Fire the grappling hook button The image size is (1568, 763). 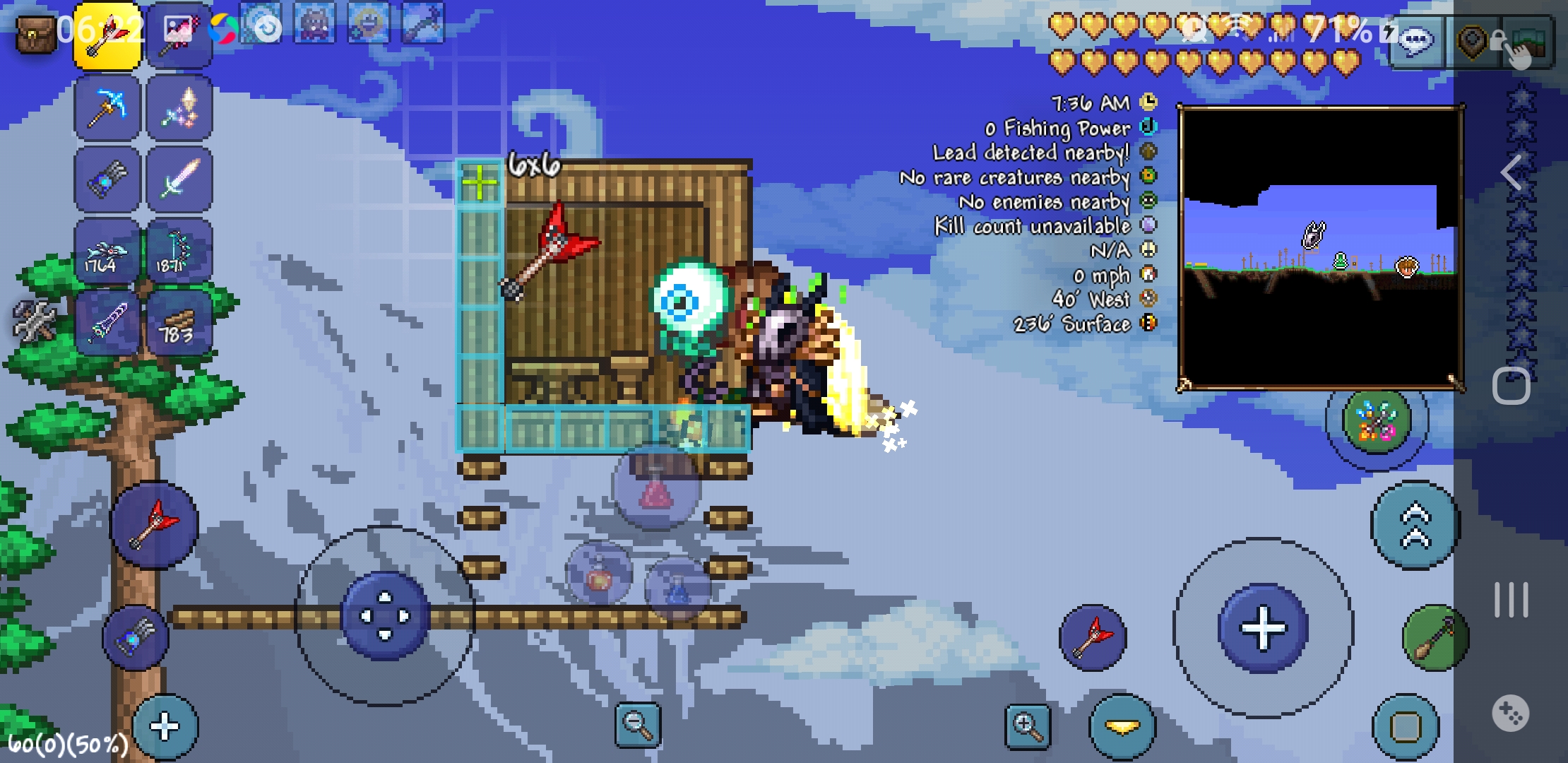coord(1435,637)
